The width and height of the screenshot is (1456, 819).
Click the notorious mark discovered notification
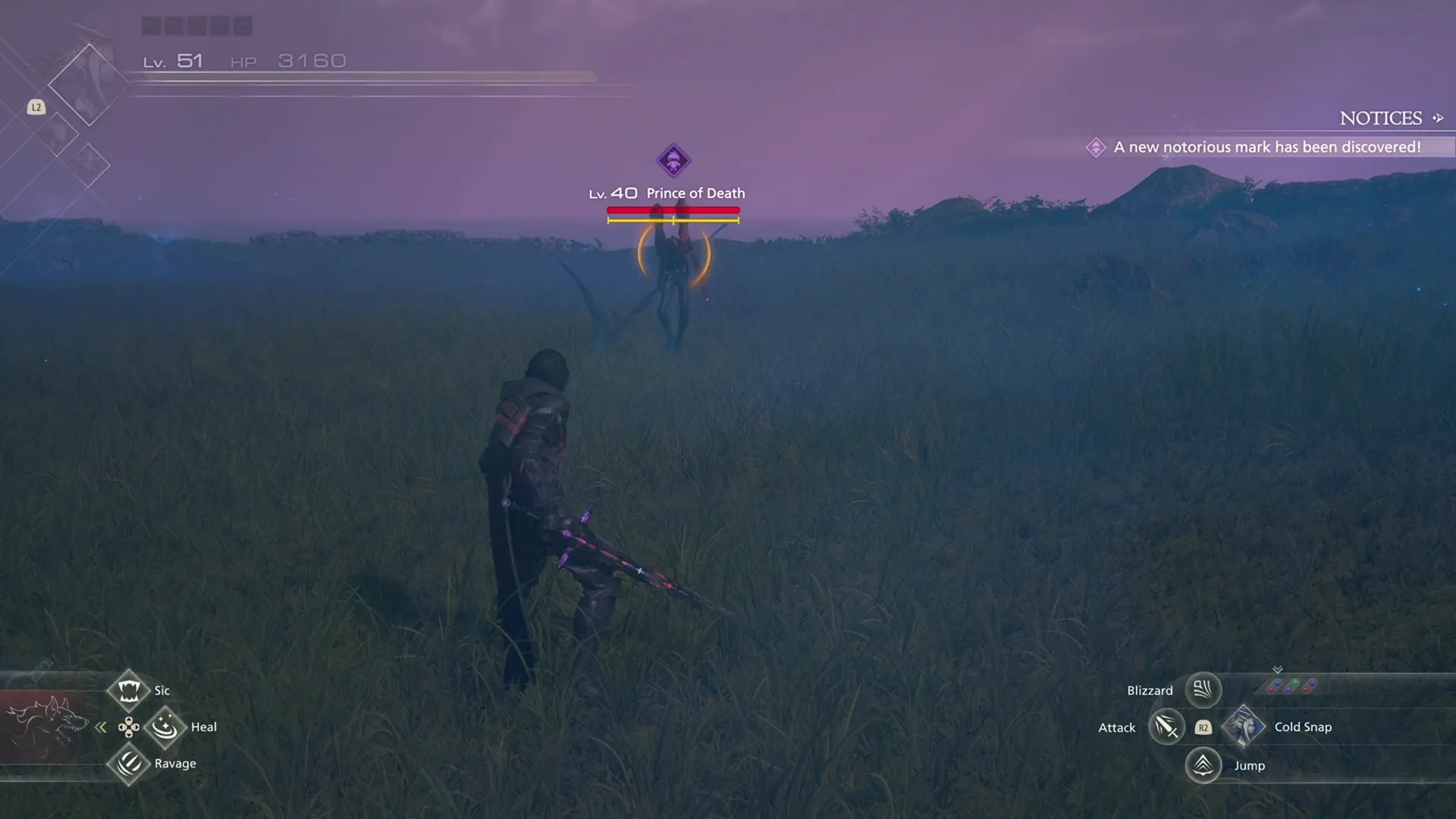click(1266, 147)
